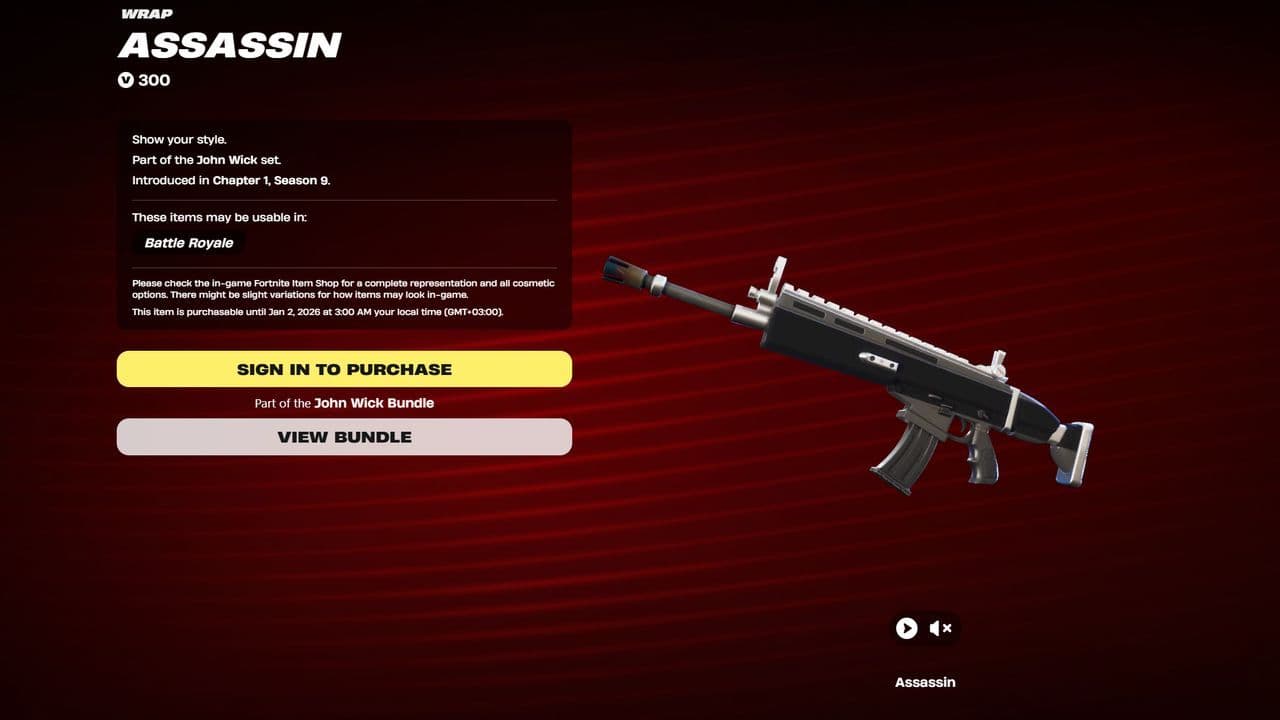Click the WRAP category label
This screenshot has height=720, width=1280.
[145, 13]
